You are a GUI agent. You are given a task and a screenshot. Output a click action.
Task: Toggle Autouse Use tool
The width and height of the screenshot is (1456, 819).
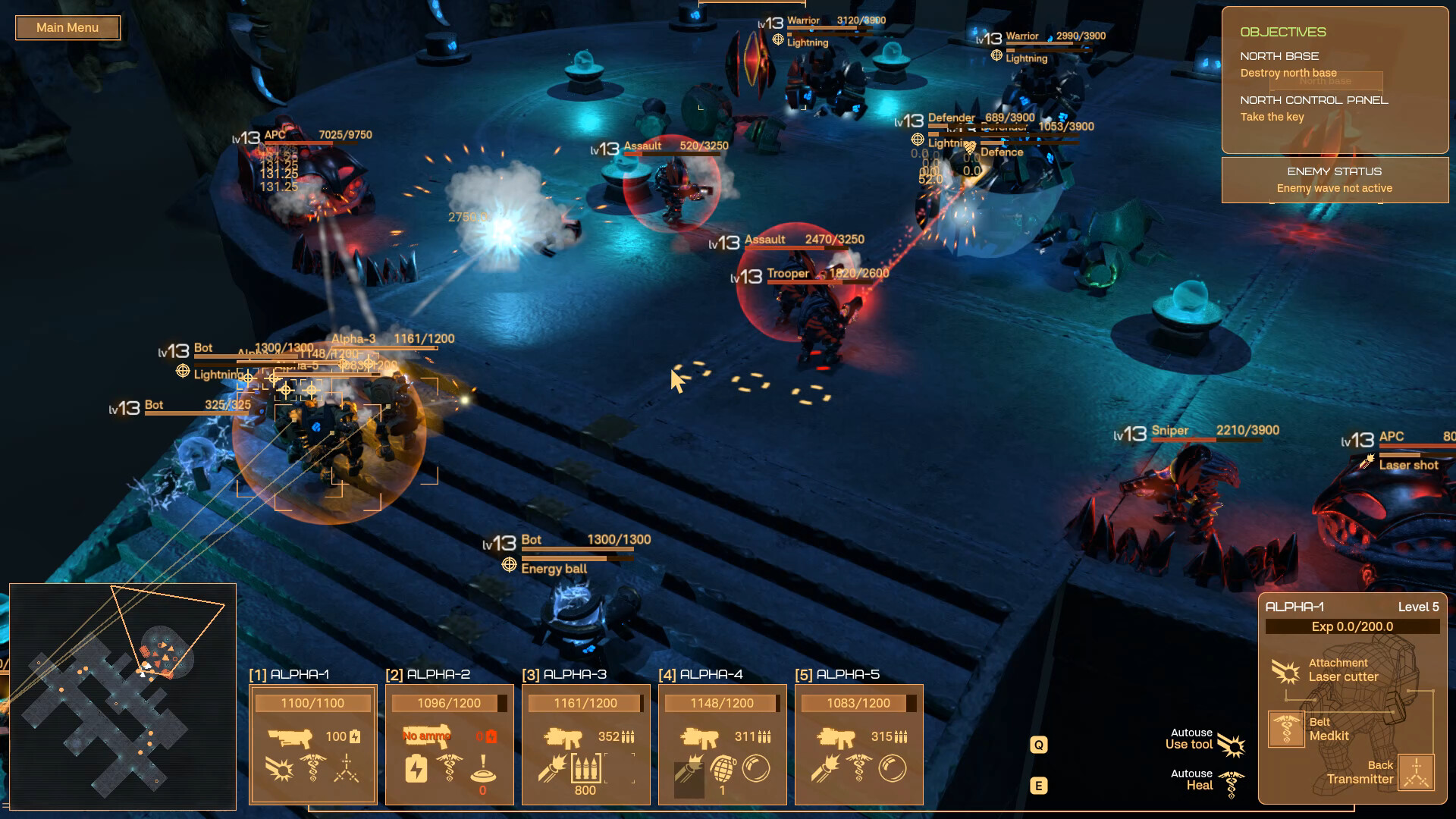click(x=1232, y=745)
